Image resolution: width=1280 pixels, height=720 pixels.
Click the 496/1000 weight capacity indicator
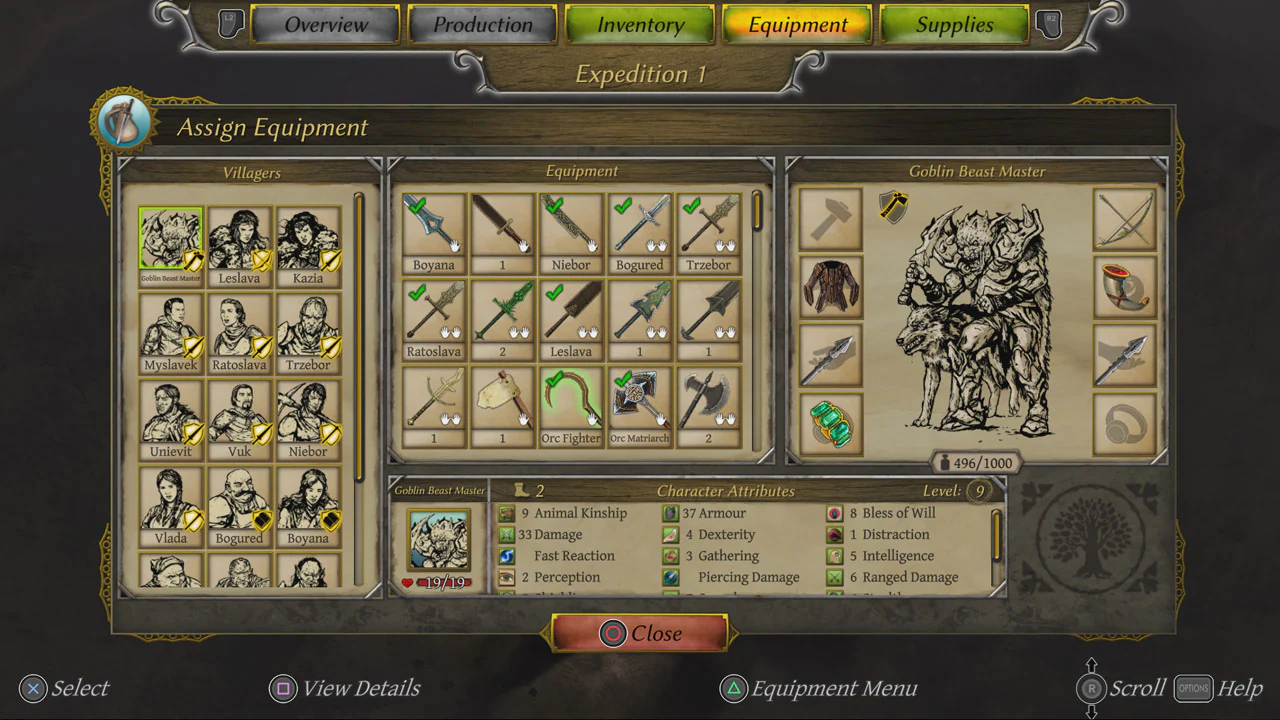[977, 462]
